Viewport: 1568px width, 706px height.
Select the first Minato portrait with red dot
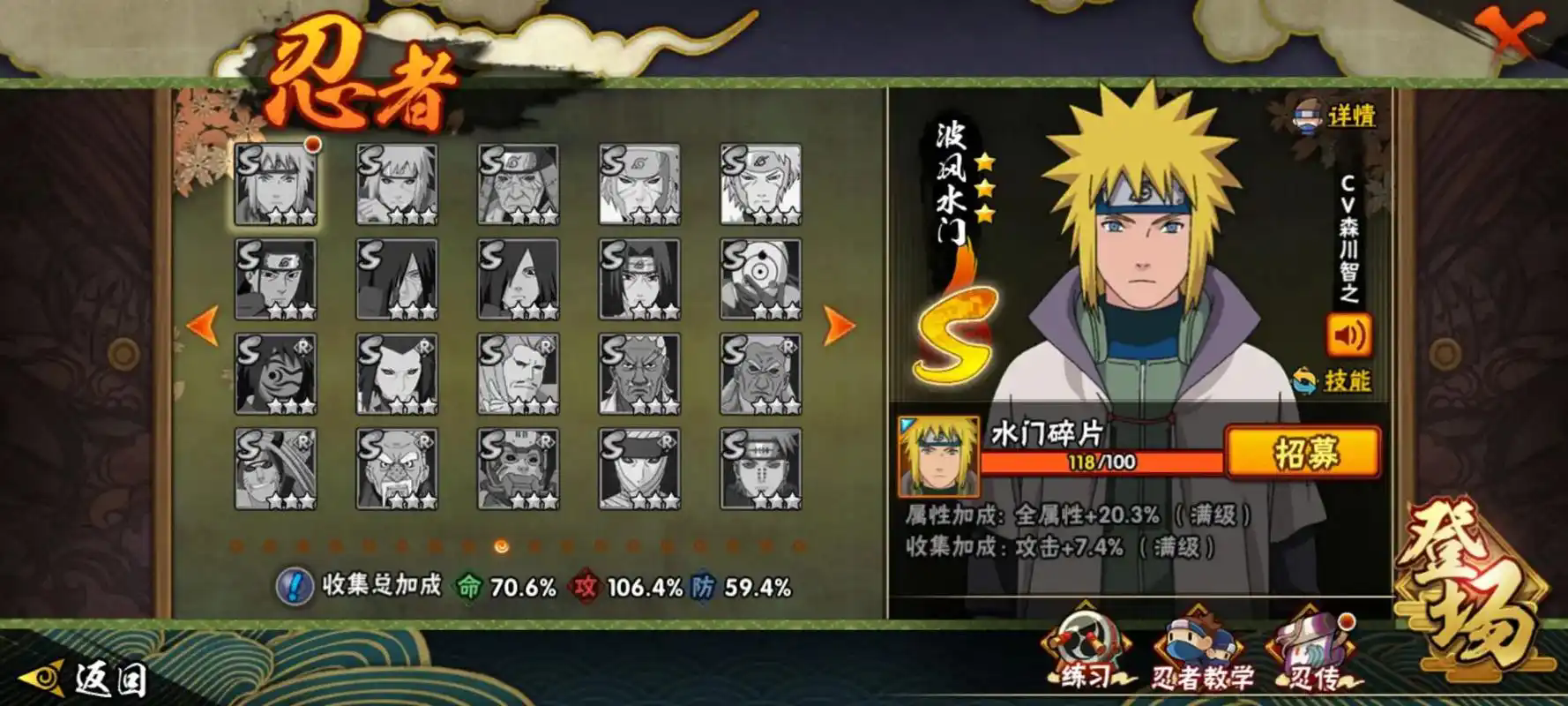pos(275,184)
